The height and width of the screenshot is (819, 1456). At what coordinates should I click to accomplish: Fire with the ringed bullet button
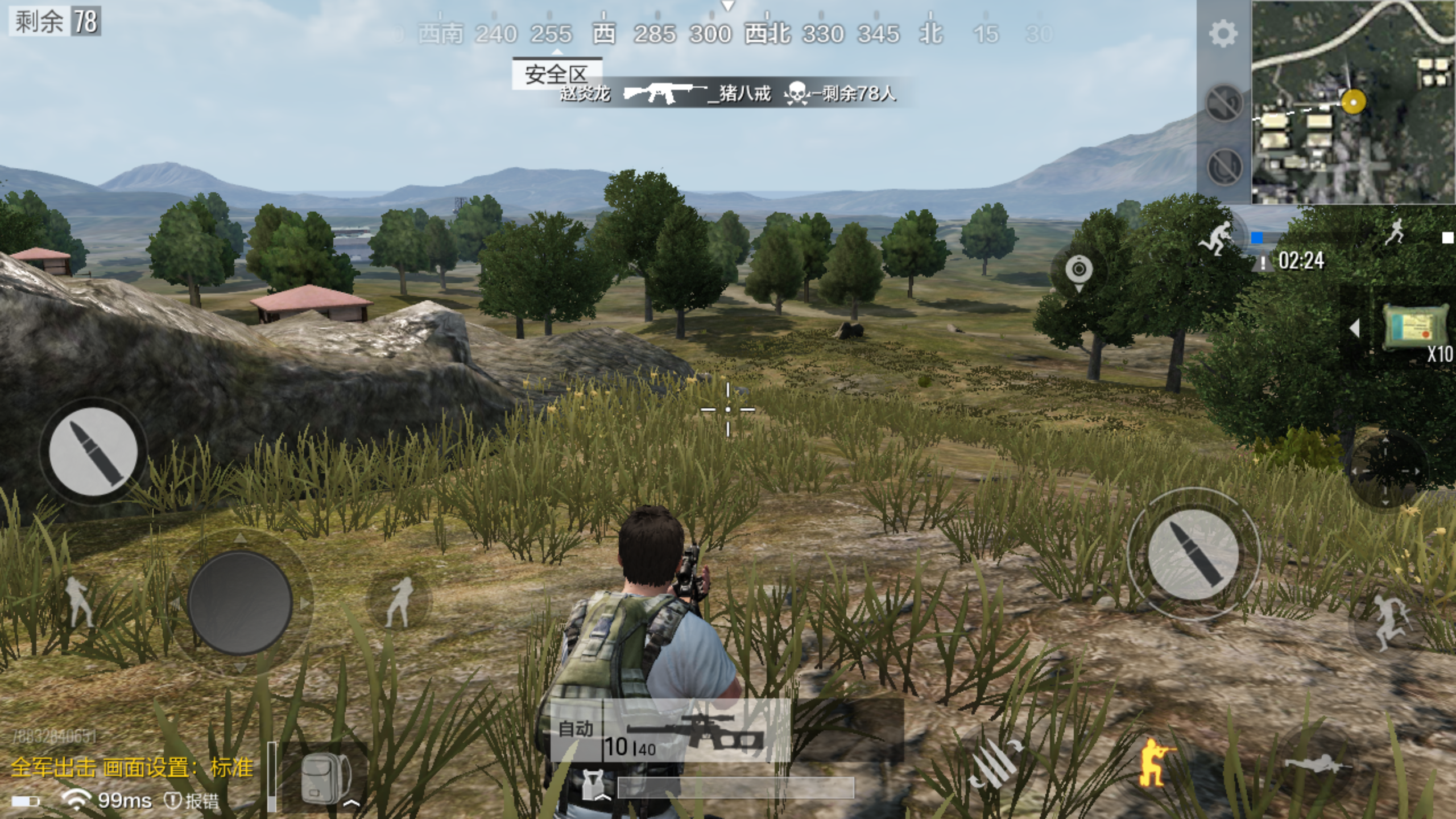click(x=1193, y=553)
